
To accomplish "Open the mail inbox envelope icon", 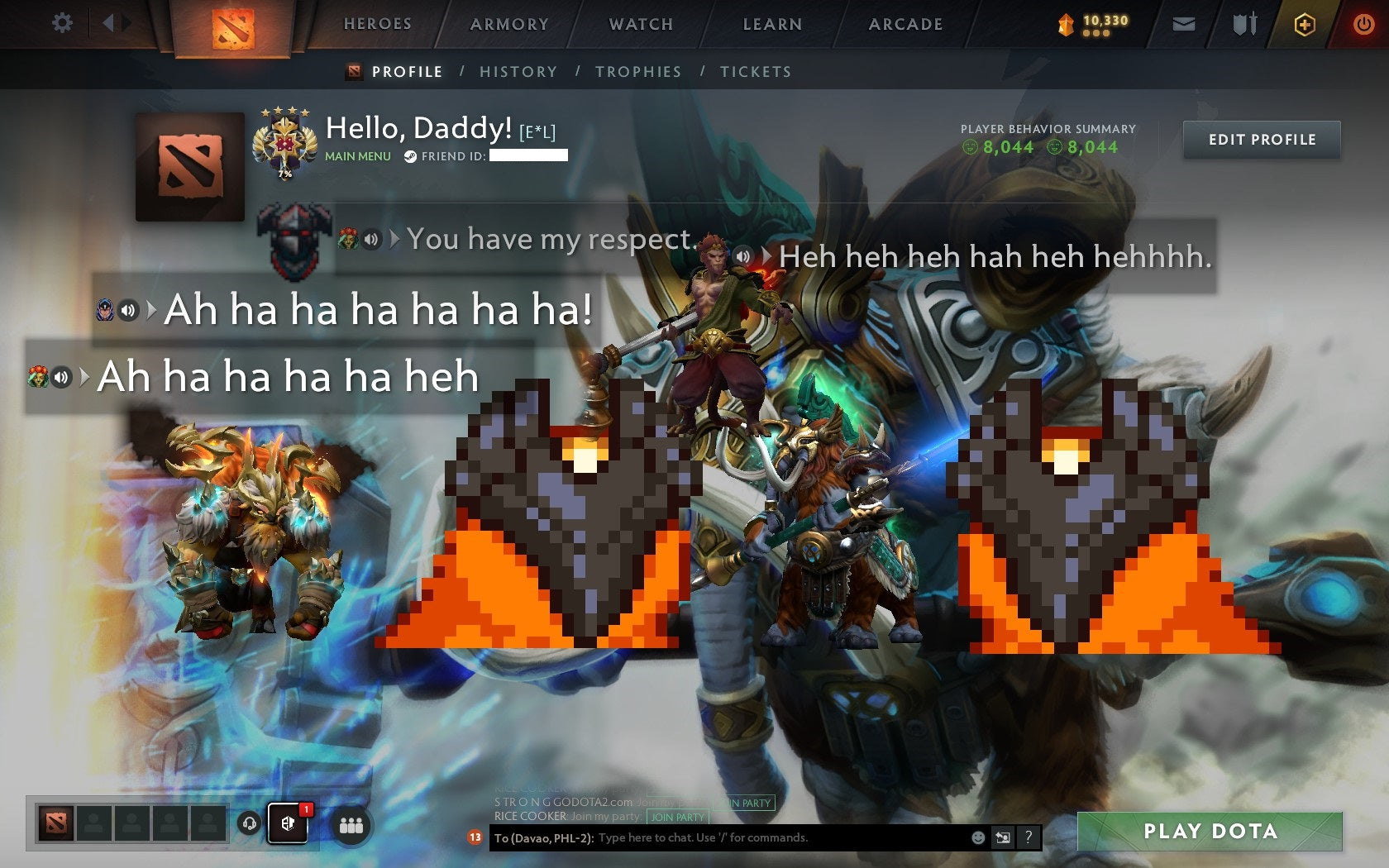I will [x=1184, y=24].
